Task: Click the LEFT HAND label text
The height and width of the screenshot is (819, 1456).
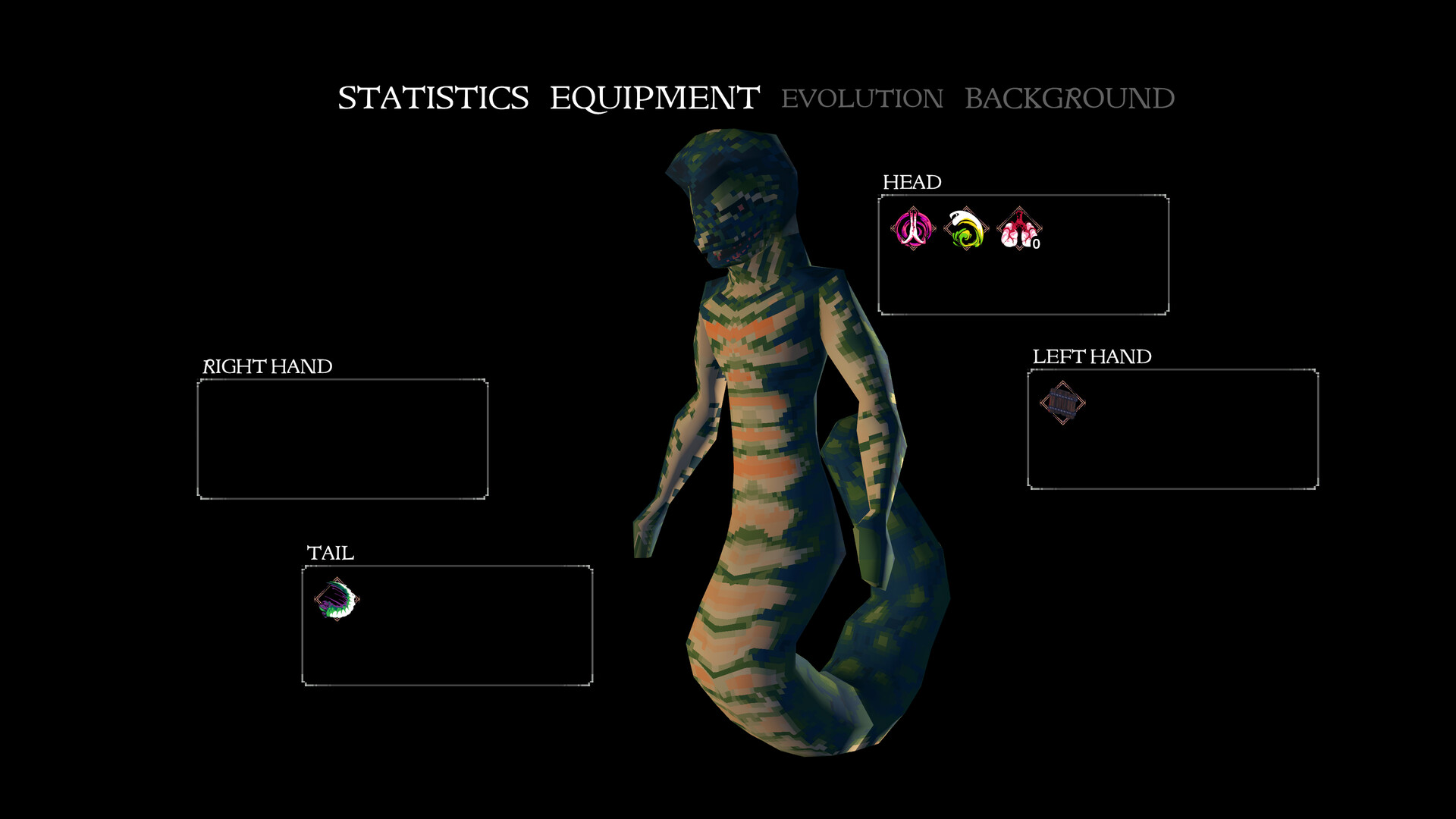Action: tap(1092, 356)
